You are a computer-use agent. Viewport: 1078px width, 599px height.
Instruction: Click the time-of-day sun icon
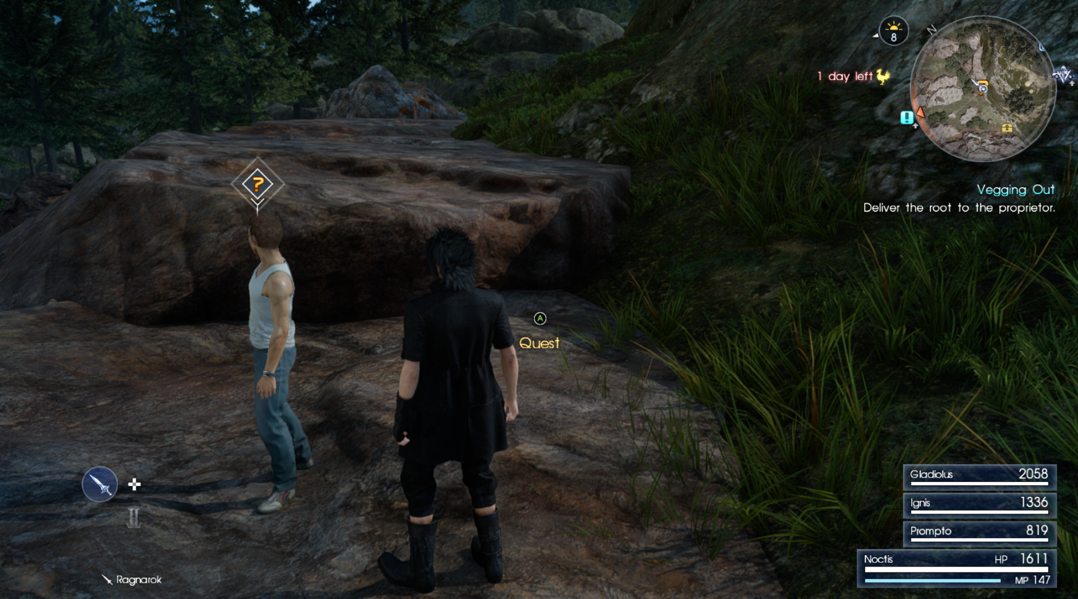pos(893,32)
